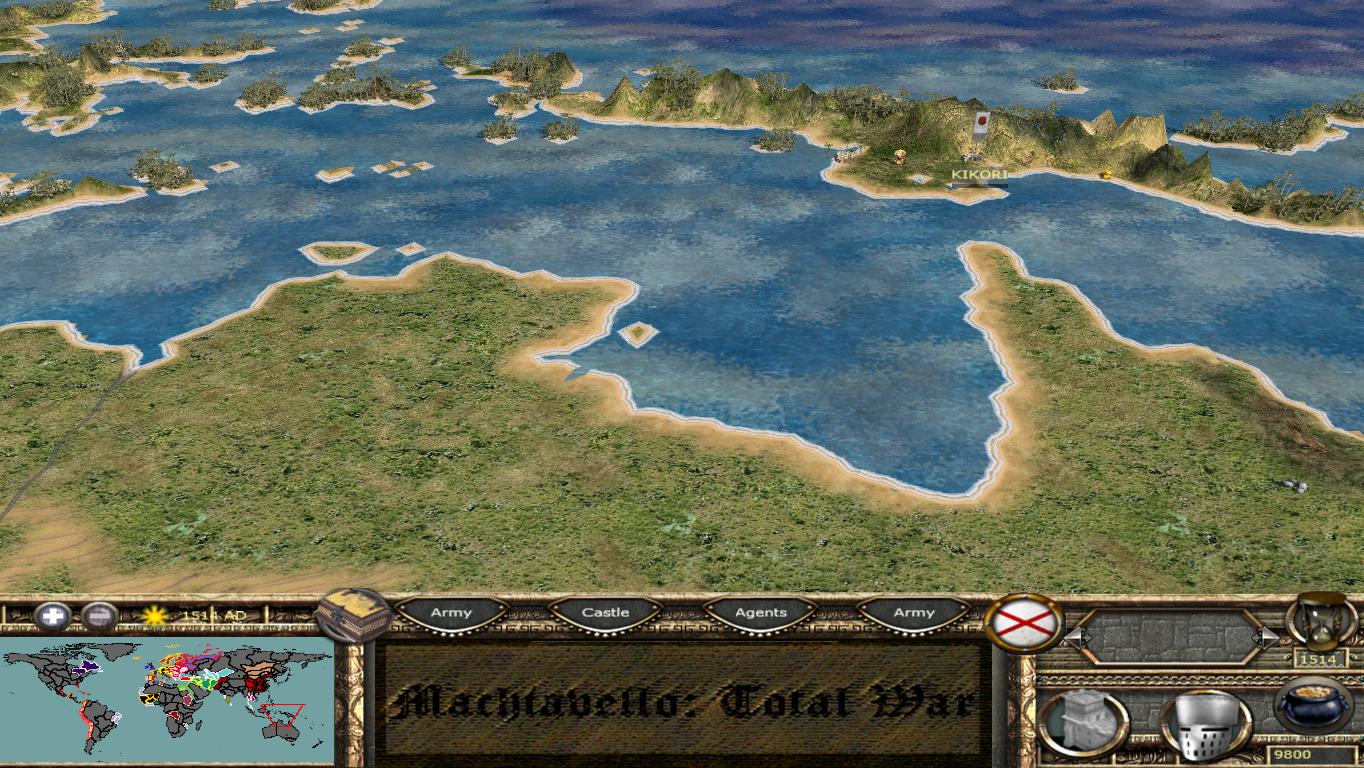Click the Japanese flag banner above Kikori

click(x=982, y=121)
